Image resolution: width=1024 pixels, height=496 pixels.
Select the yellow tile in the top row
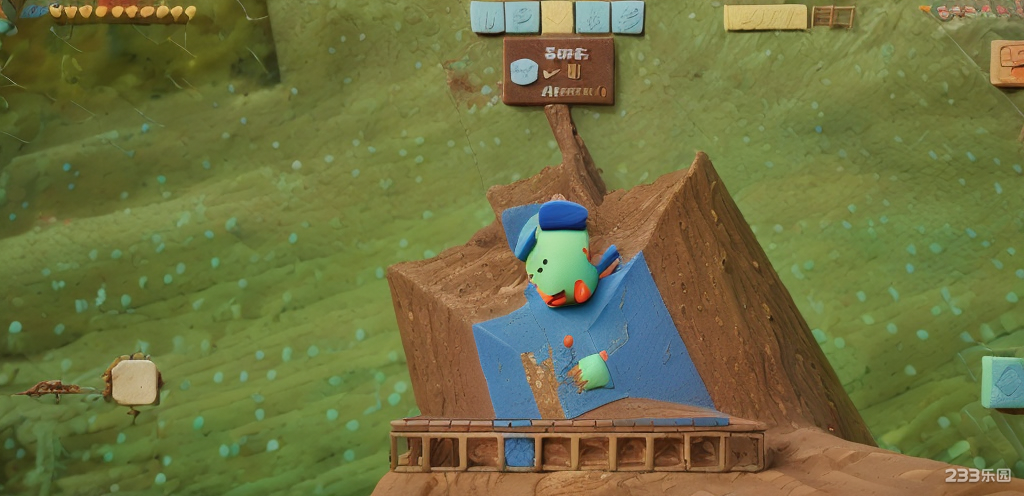tap(557, 17)
